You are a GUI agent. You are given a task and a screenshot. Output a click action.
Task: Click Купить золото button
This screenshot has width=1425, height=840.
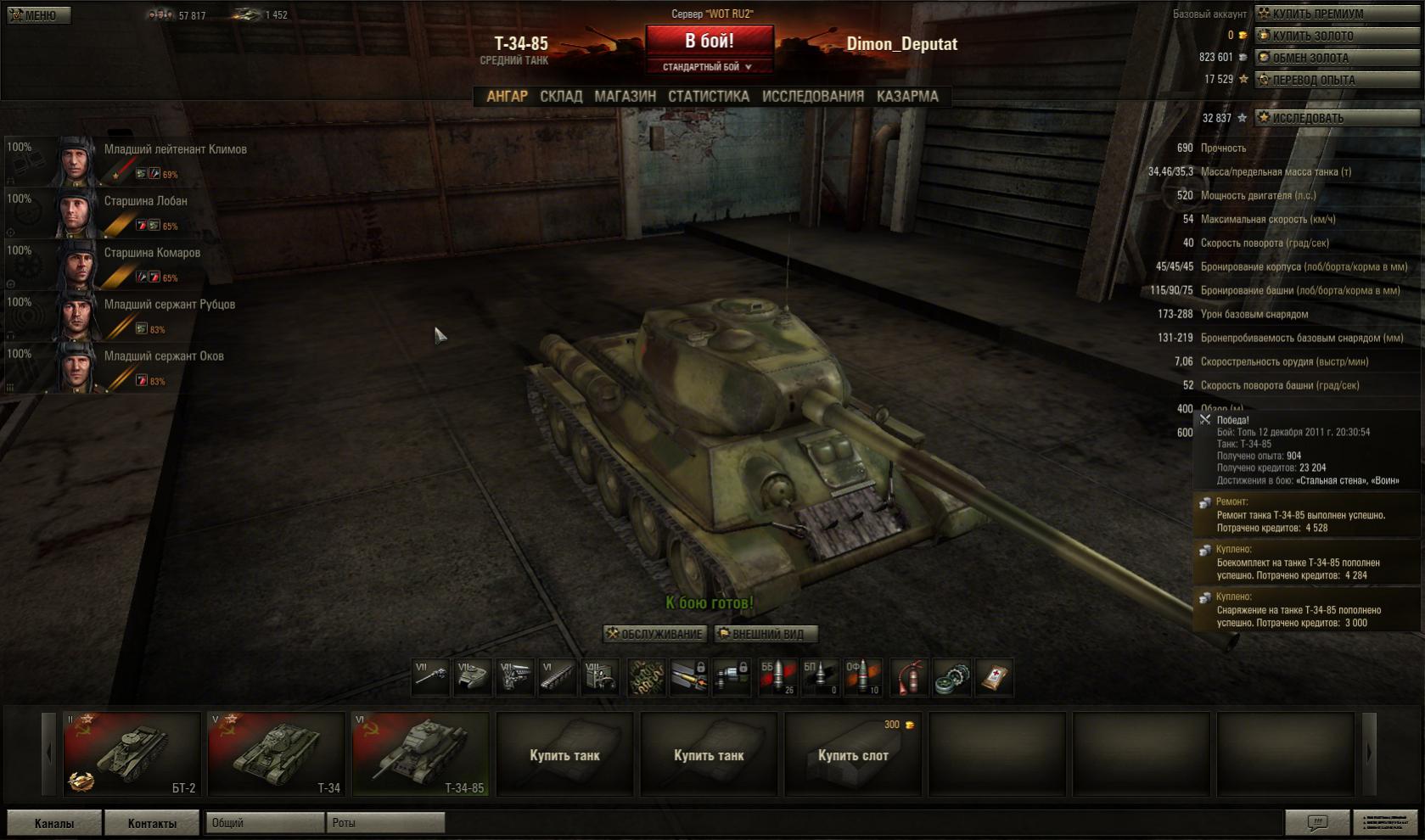[x=1338, y=36]
